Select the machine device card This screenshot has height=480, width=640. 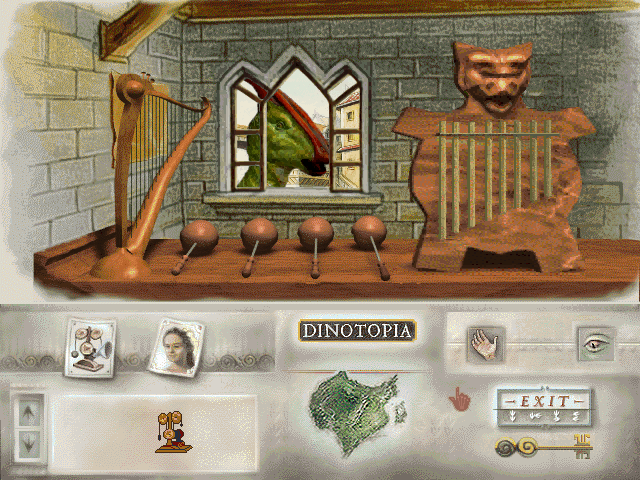[88, 347]
